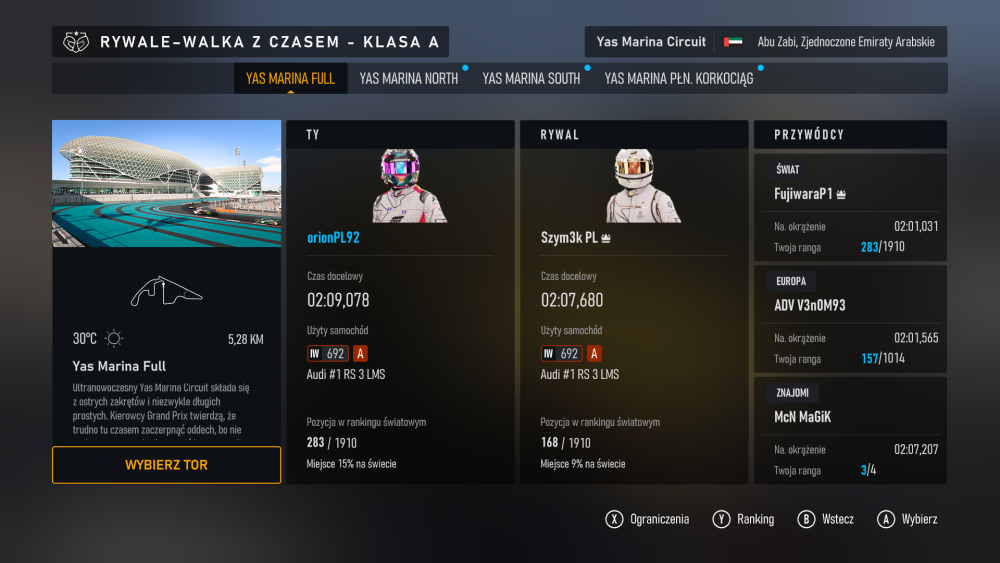Screen dimensions: 1000x563
Task: Select the Yas Marina track photo thumbnail
Action: (x=166, y=184)
